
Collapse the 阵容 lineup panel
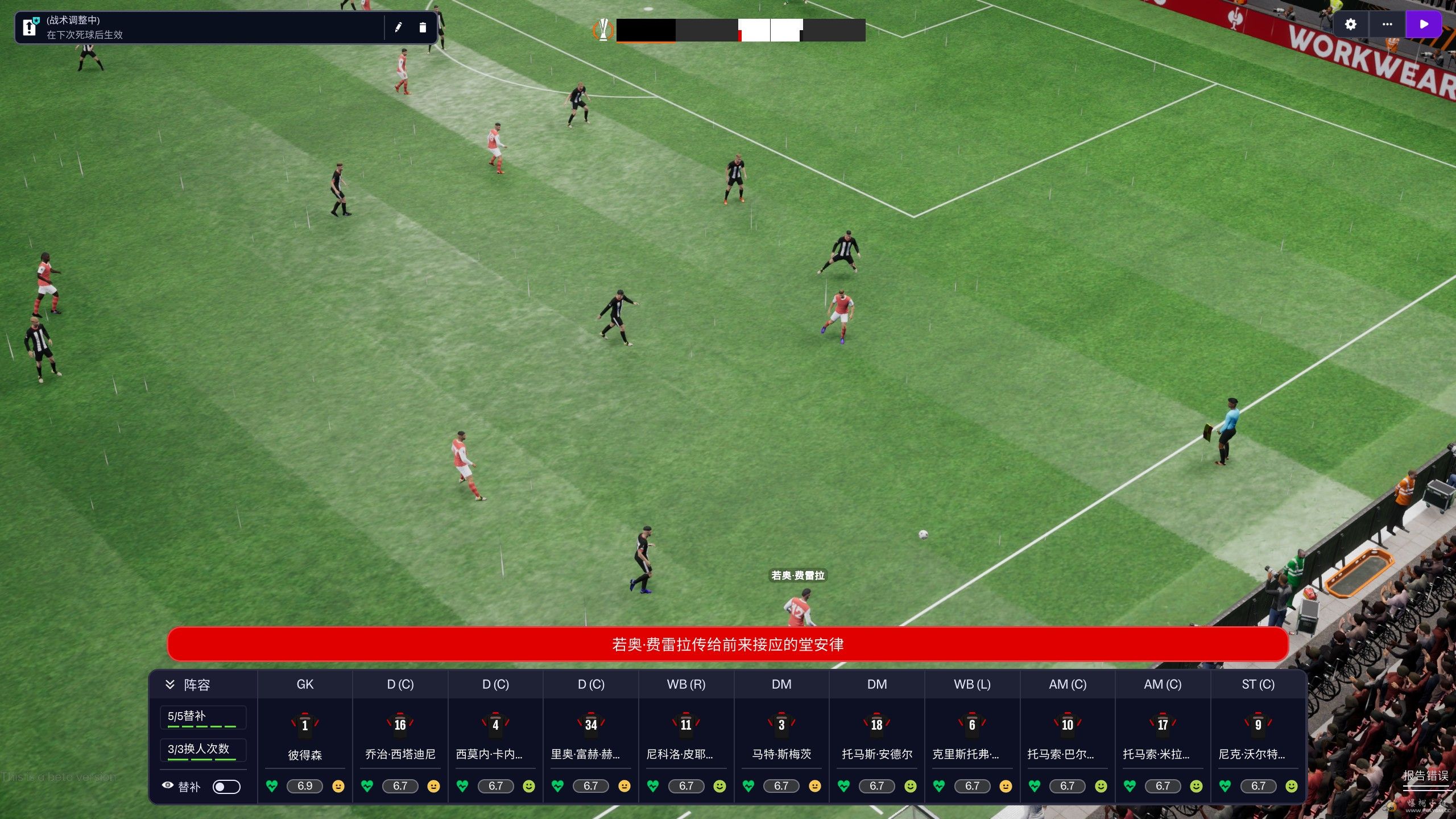[170, 684]
